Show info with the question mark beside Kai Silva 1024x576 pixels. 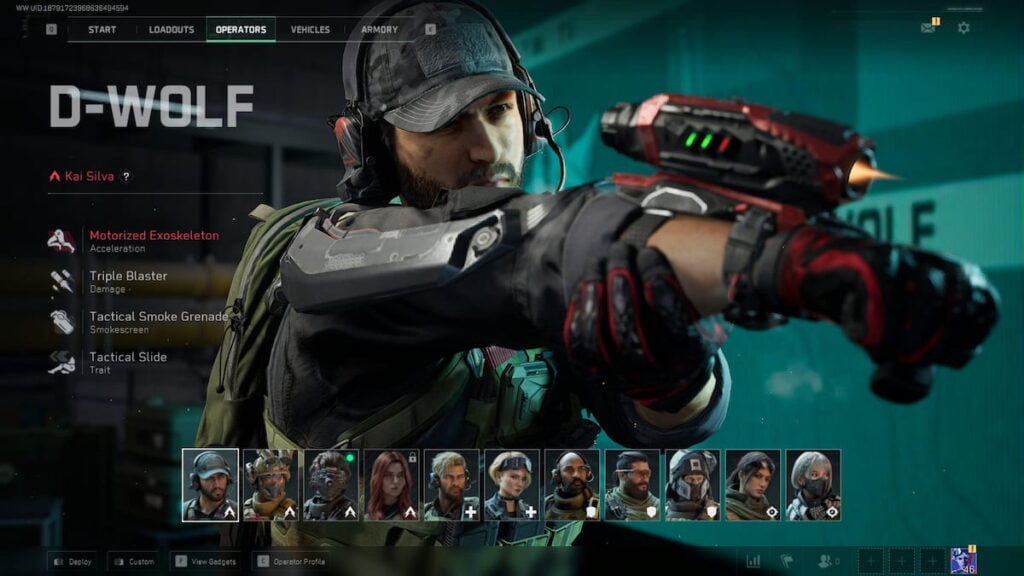pyautogui.click(x=126, y=177)
